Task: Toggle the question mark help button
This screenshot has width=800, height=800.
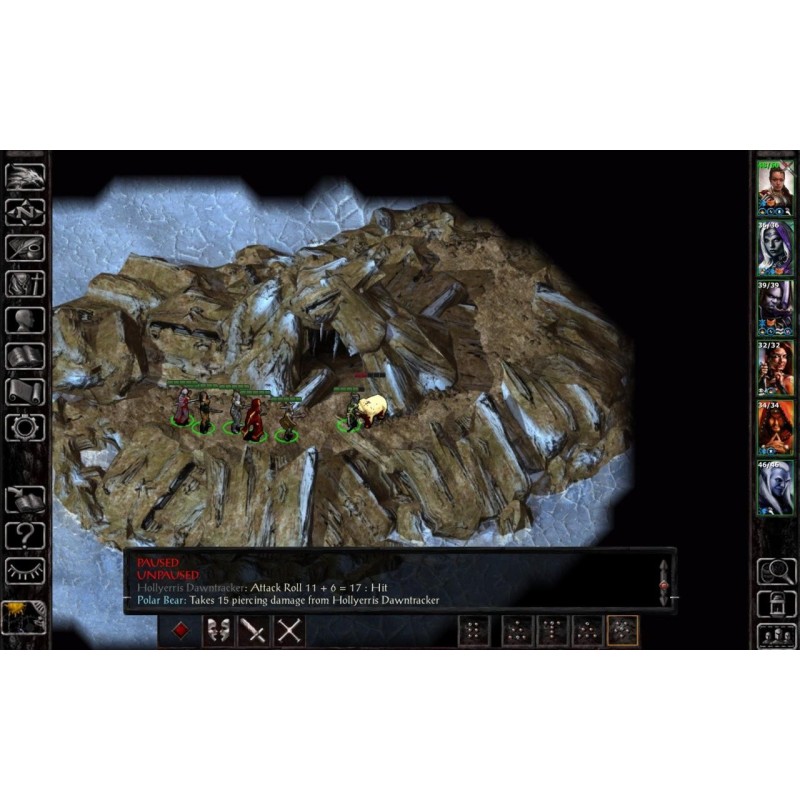Action: 25,535
